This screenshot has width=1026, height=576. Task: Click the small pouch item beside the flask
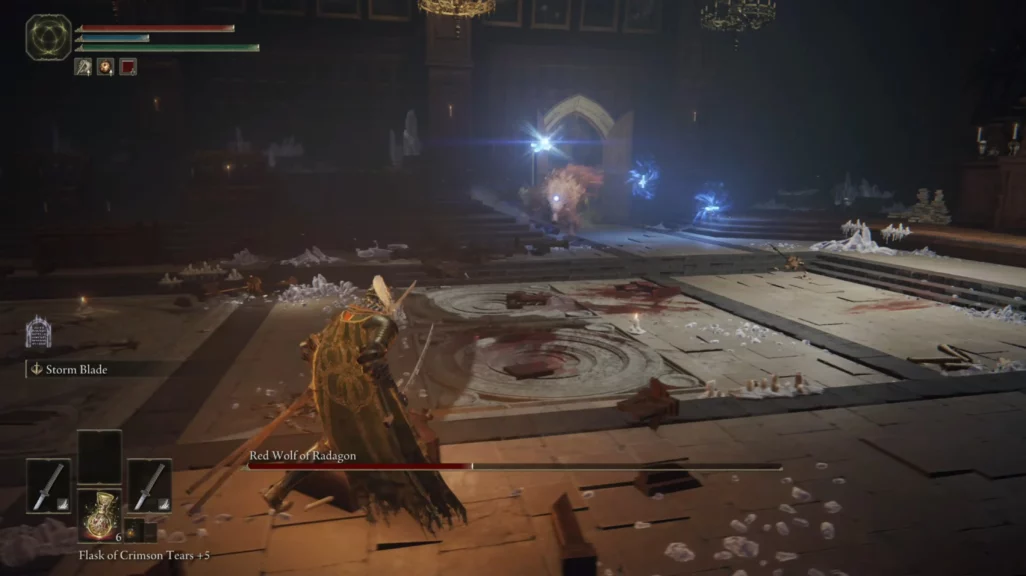tap(133, 530)
